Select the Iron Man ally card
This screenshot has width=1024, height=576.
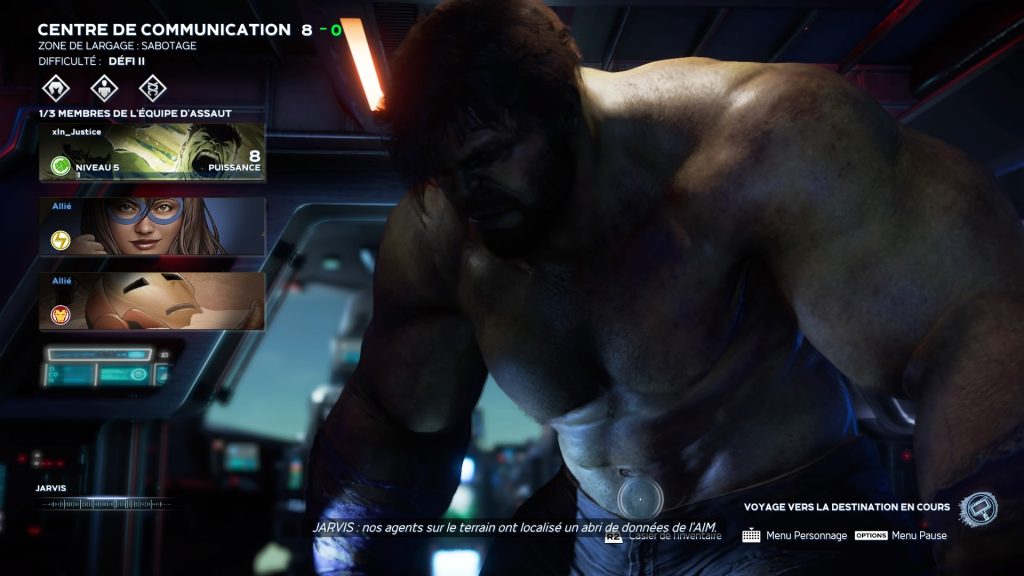pos(152,301)
